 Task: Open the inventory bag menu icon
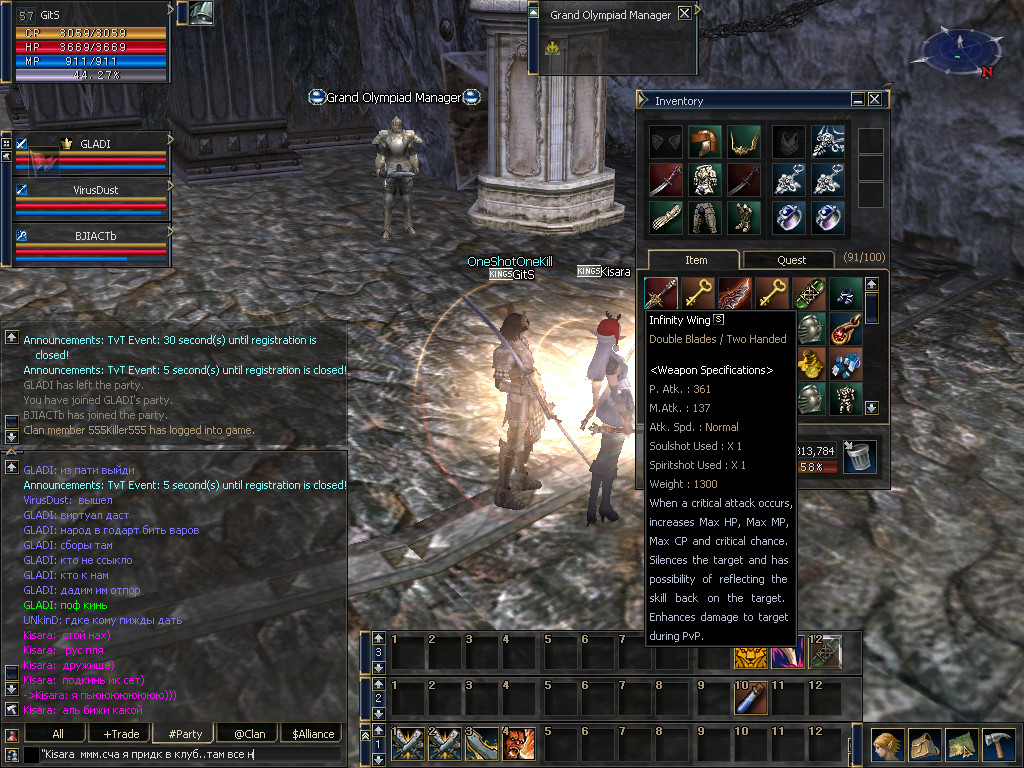925,745
